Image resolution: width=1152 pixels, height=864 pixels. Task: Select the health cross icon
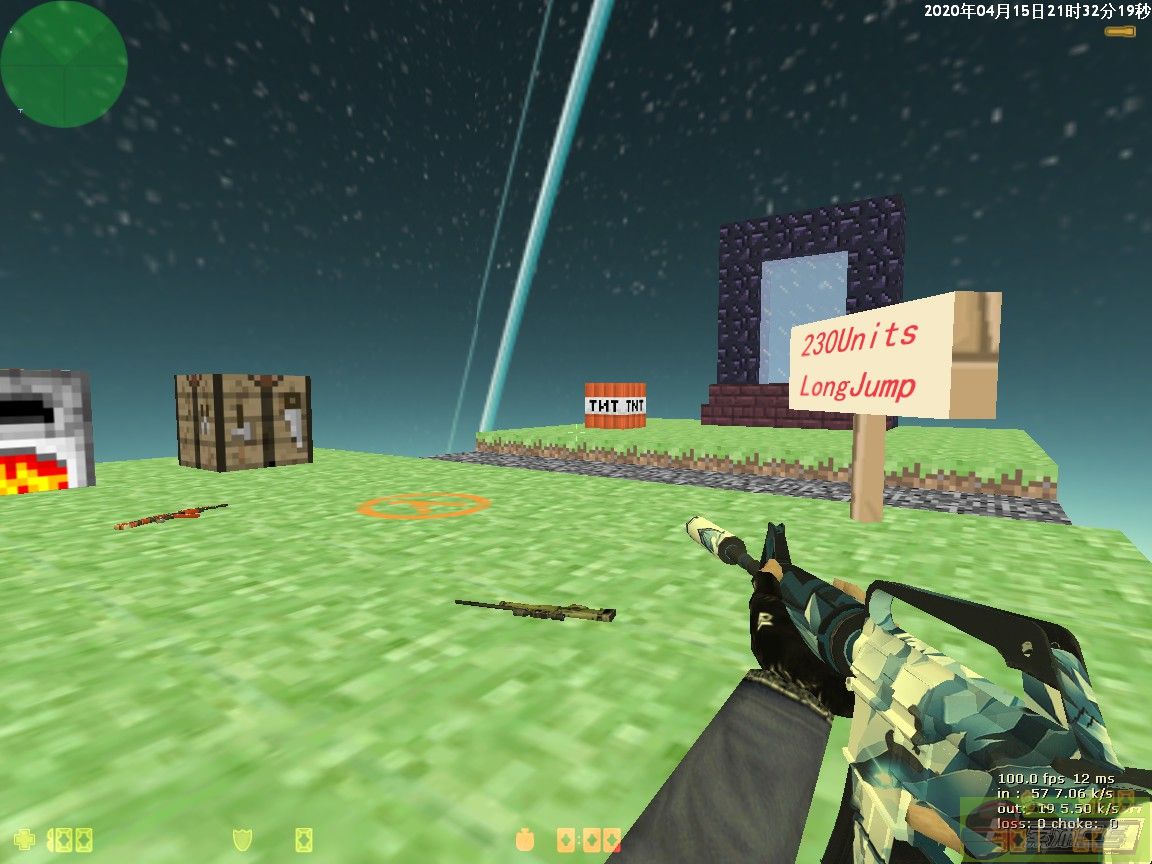pos(24,839)
